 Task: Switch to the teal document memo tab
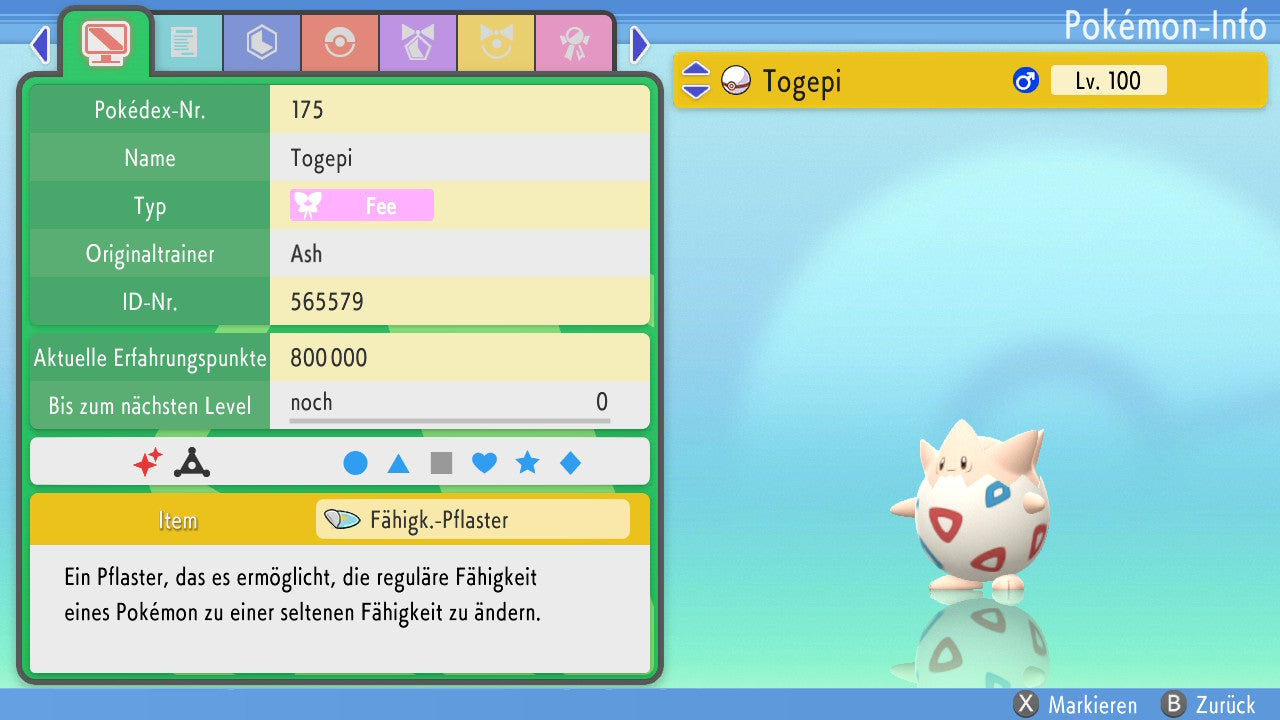coord(183,42)
